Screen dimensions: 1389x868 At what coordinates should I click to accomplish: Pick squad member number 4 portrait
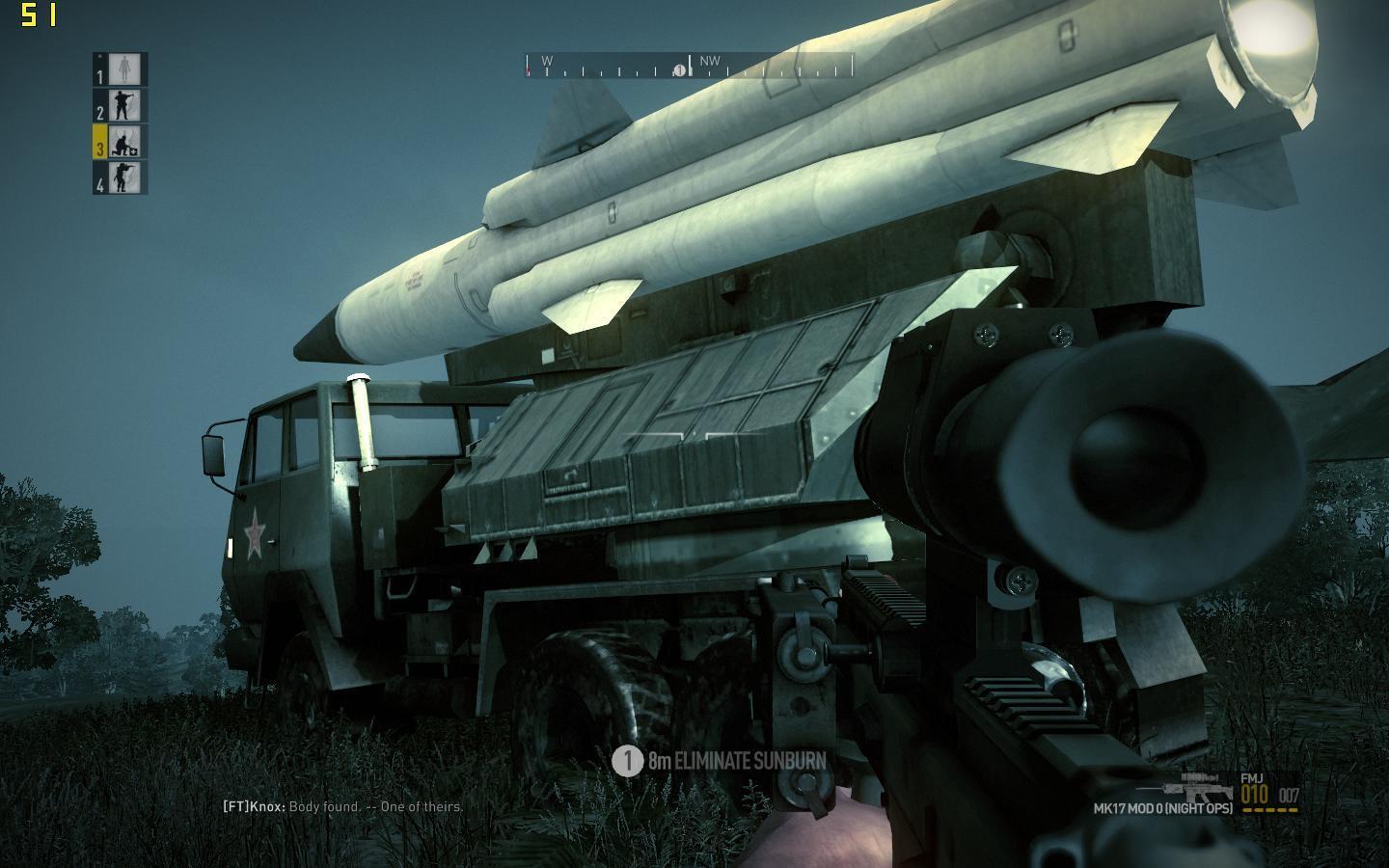click(122, 177)
